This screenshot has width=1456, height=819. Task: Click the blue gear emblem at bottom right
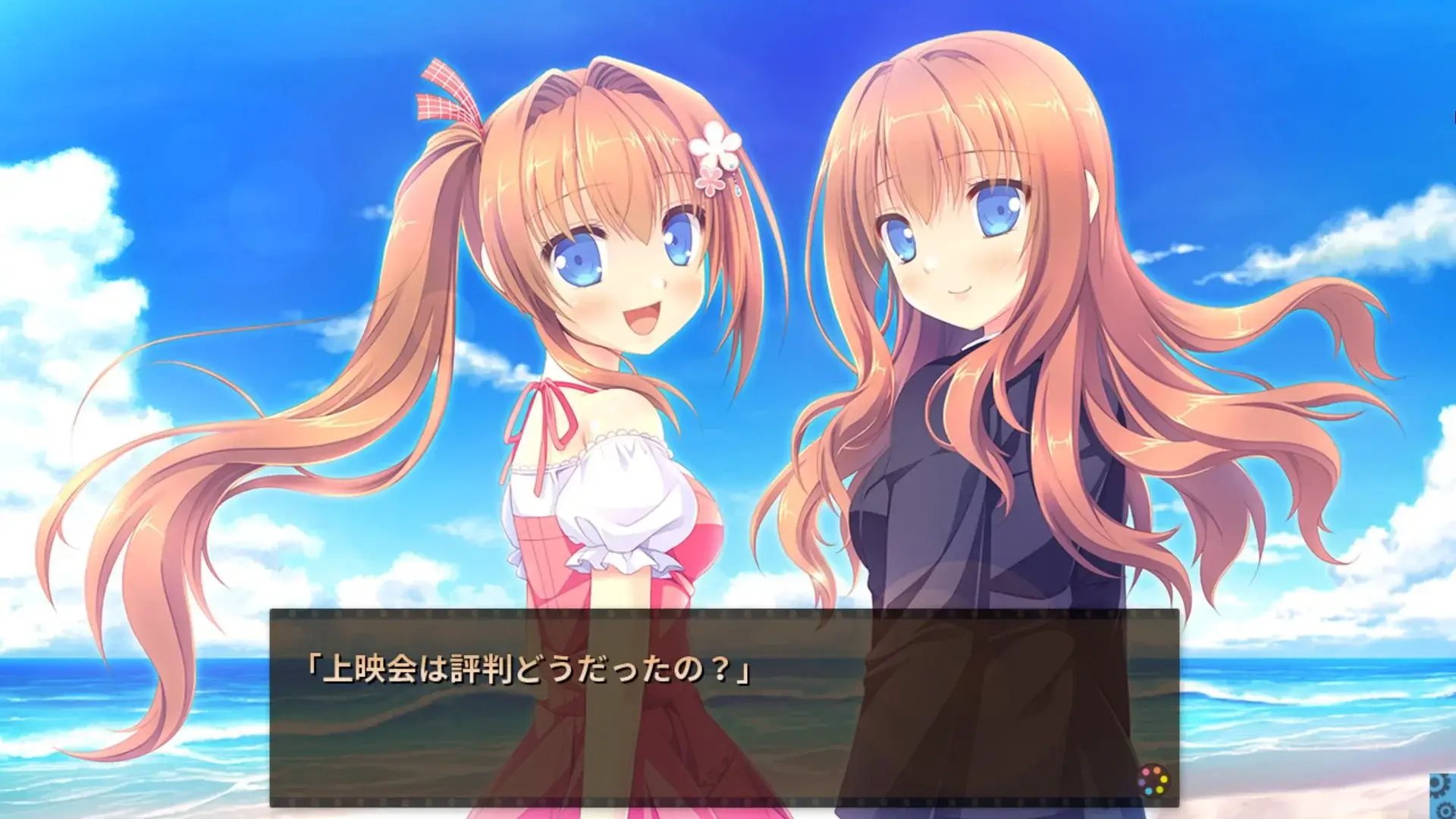tap(1443, 796)
